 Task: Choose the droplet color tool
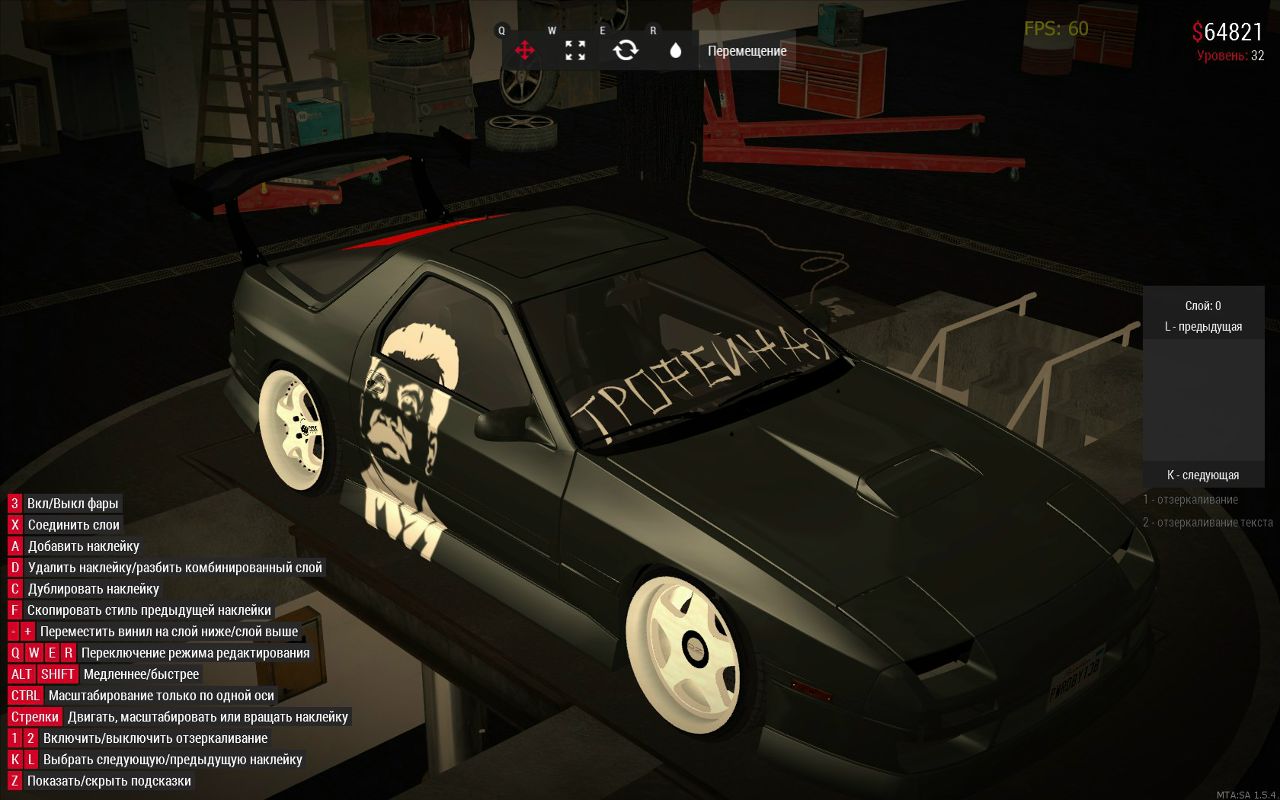coord(675,50)
